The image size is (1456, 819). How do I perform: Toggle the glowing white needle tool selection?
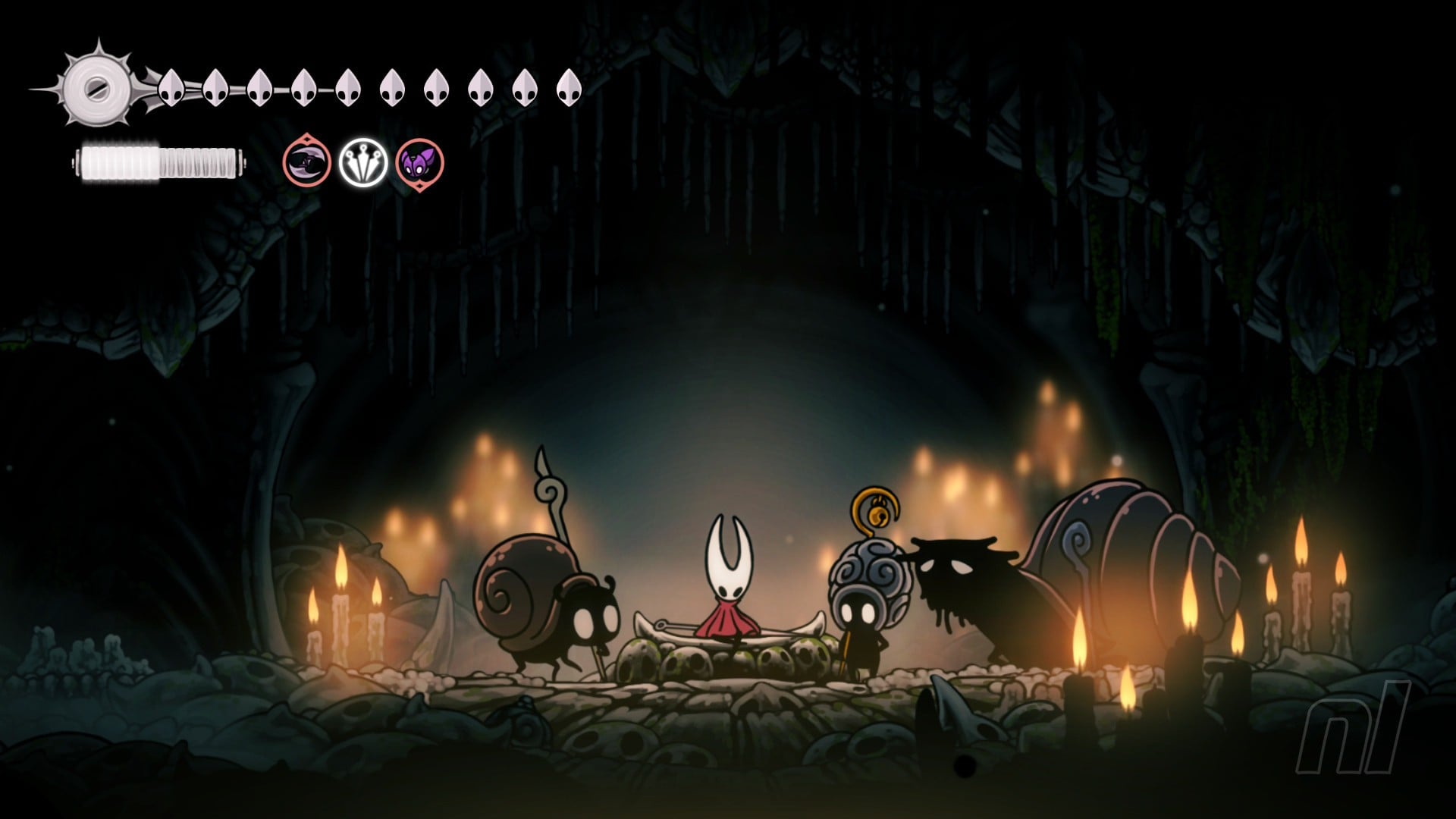click(x=364, y=163)
